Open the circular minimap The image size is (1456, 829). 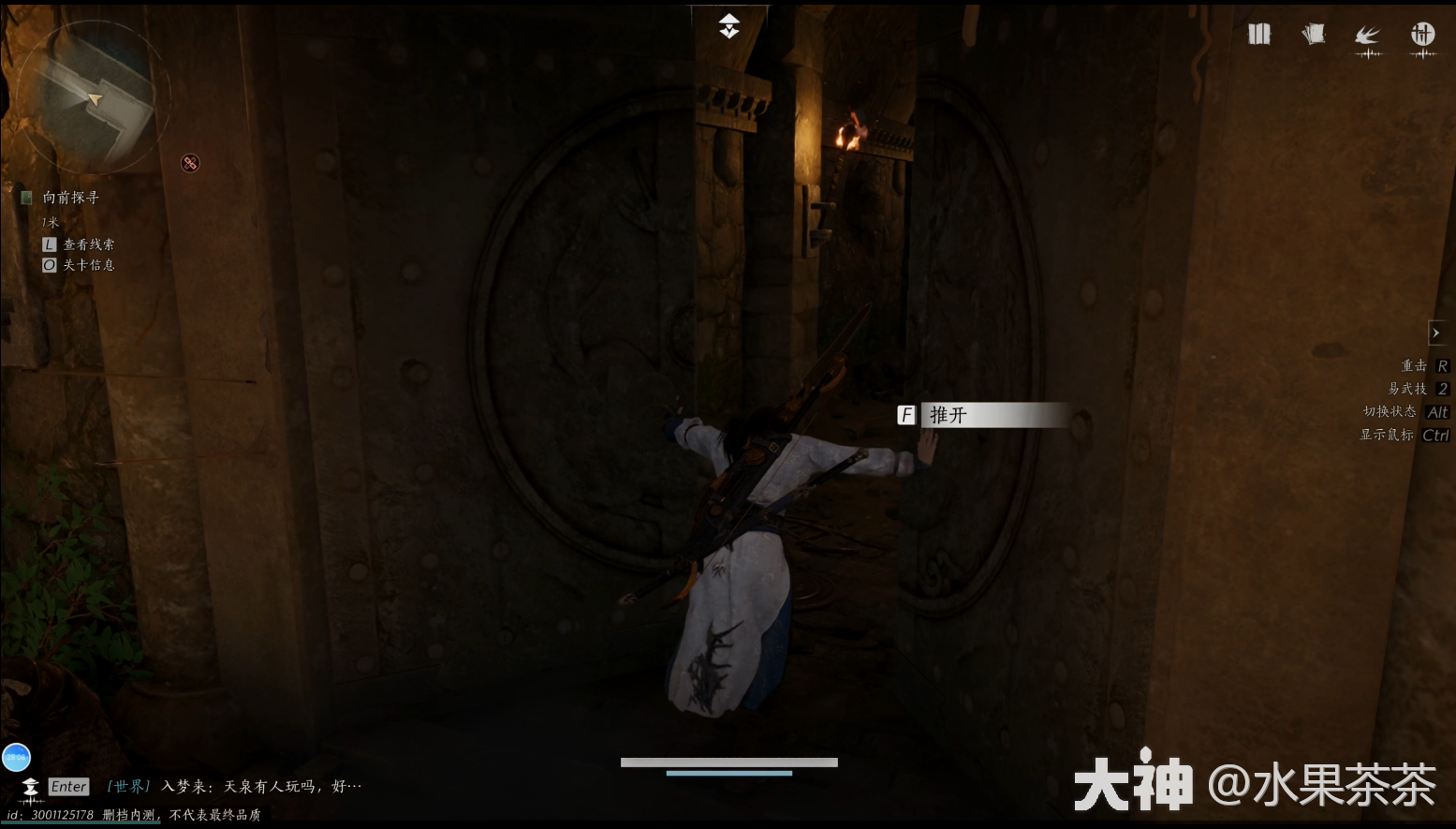click(92, 97)
